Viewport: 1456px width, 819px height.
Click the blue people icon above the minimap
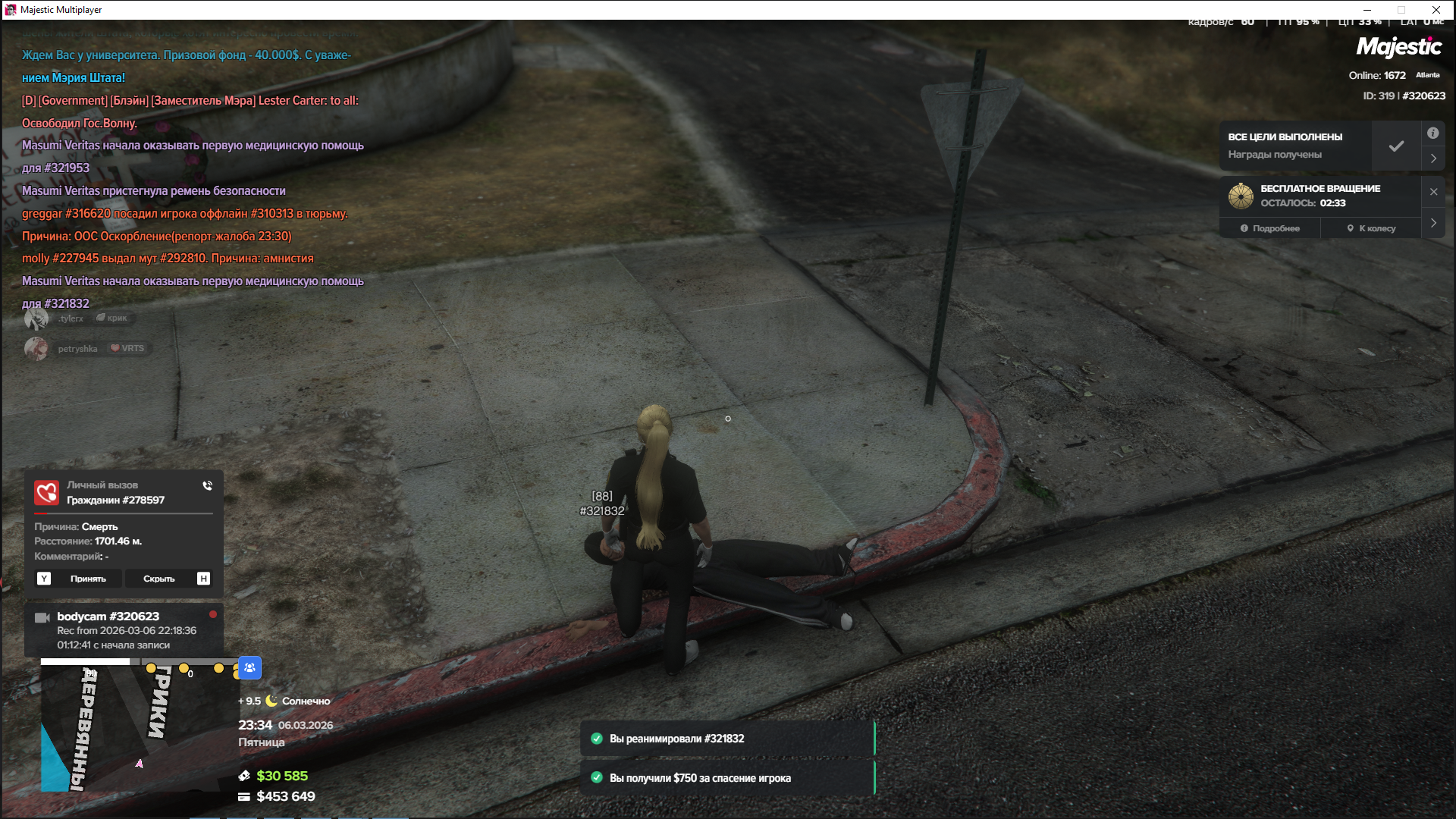click(249, 668)
